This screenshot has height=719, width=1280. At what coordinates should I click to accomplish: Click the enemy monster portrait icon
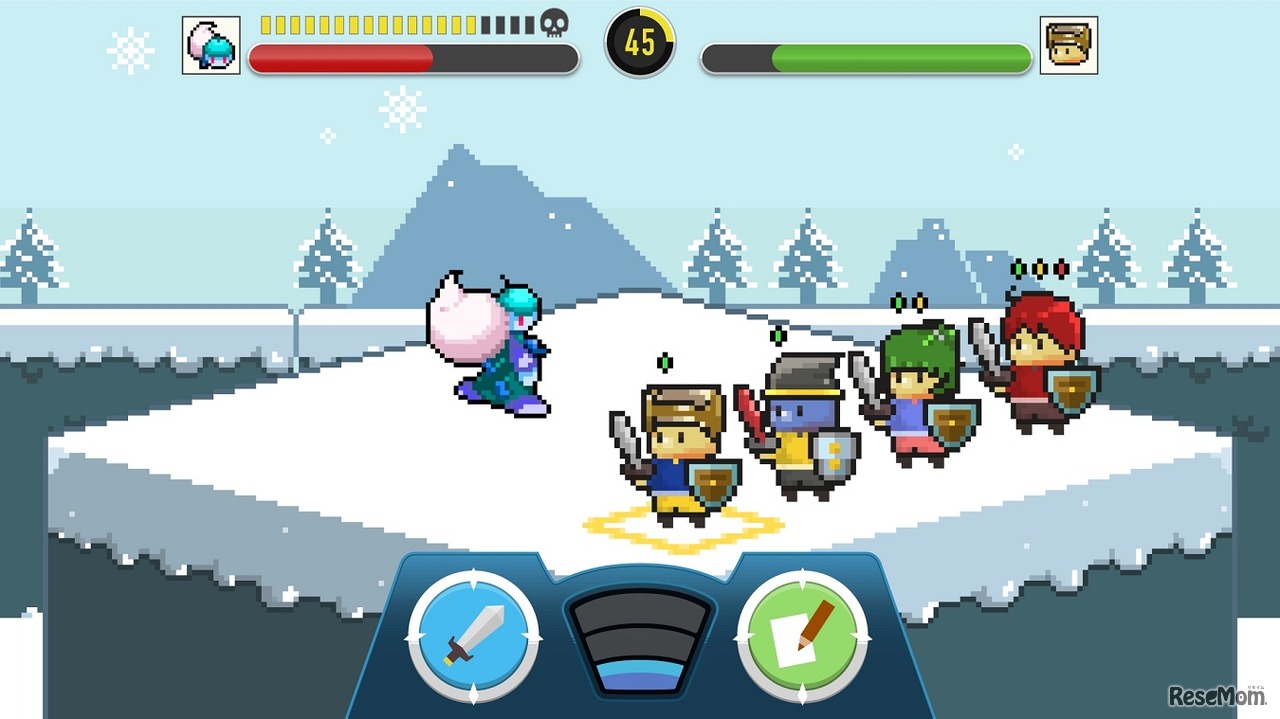tap(211, 45)
